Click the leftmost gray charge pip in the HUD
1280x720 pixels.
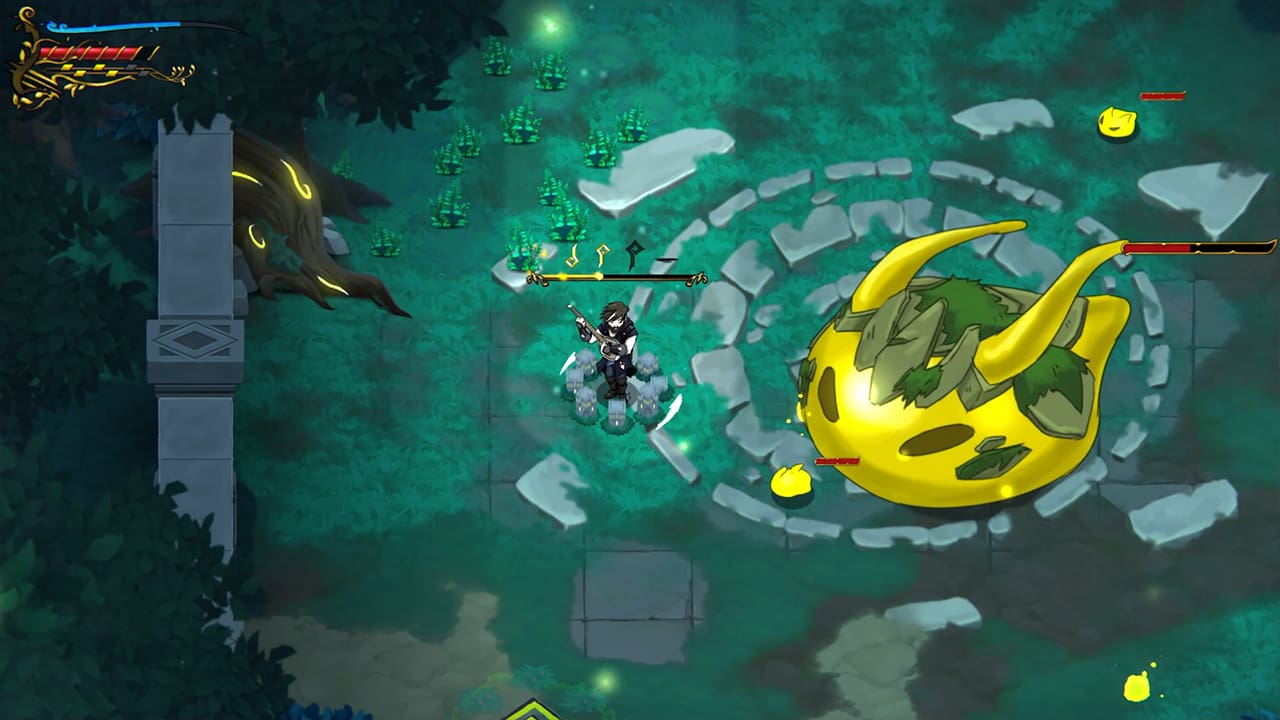132,66
